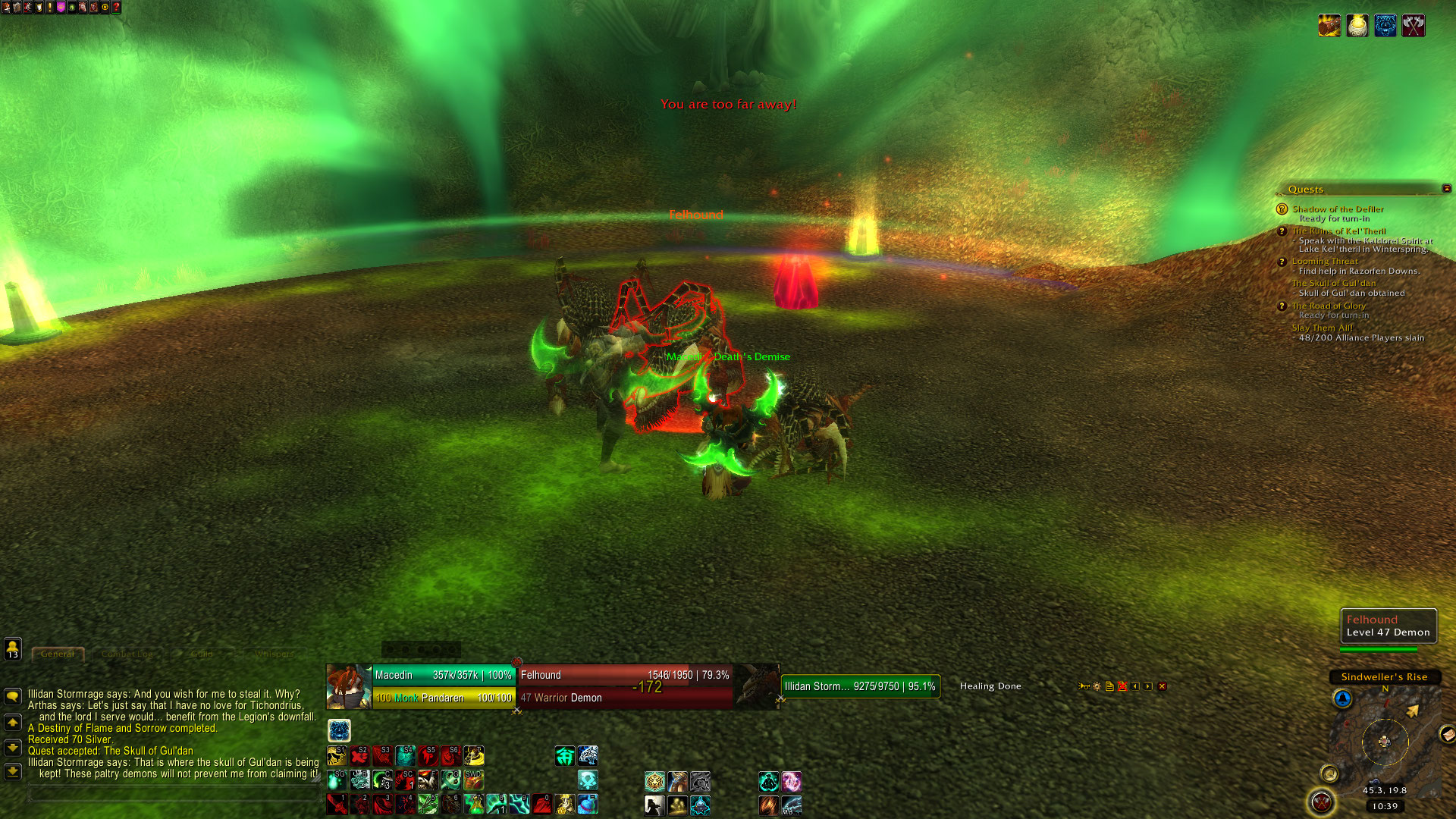The image size is (1456, 819).
Task: Open the crossed-axes Horde button near the minimap
Action: pyautogui.click(x=1322, y=802)
